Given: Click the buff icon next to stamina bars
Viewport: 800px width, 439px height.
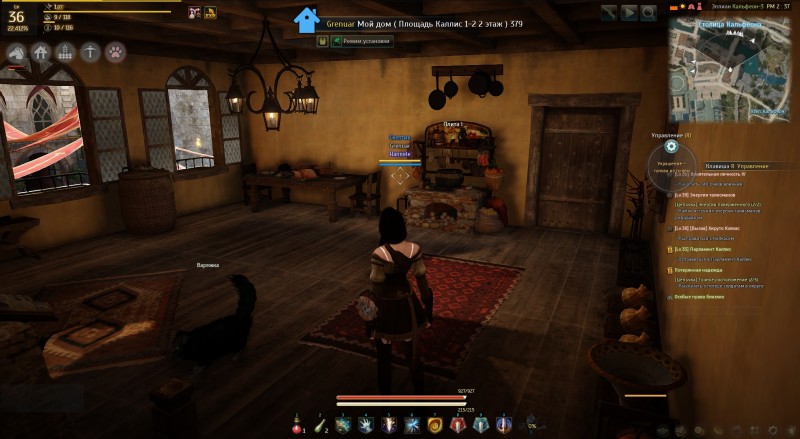Looking at the screenshot, I should pos(191,12).
